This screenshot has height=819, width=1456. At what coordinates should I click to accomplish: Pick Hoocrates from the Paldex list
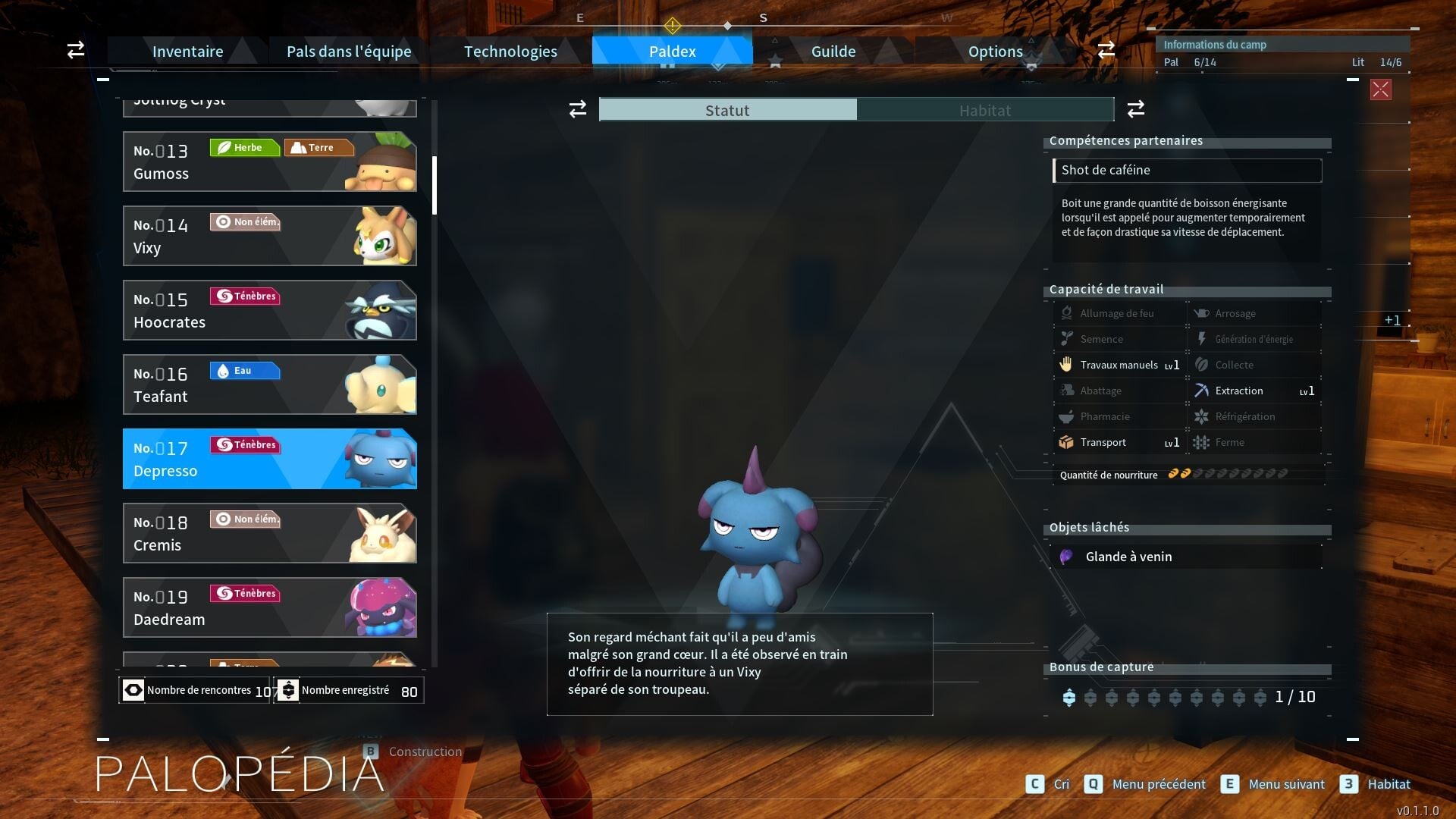[269, 310]
